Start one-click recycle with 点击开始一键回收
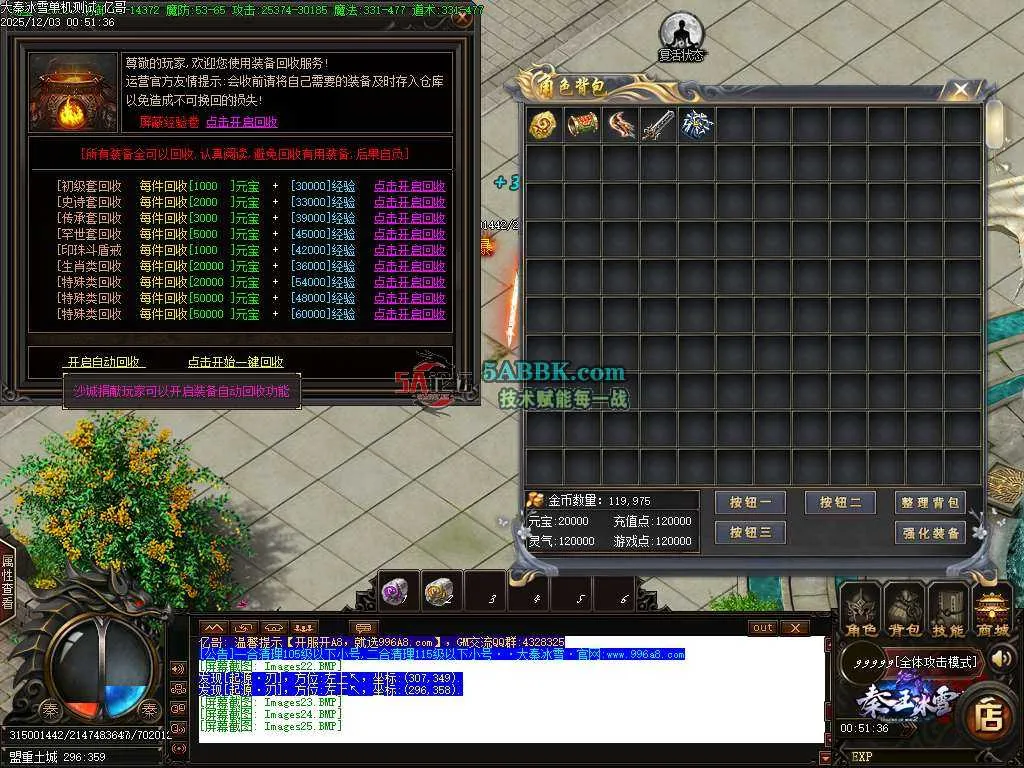Viewport: 1024px width, 768px height. click(x=235, y=362)
